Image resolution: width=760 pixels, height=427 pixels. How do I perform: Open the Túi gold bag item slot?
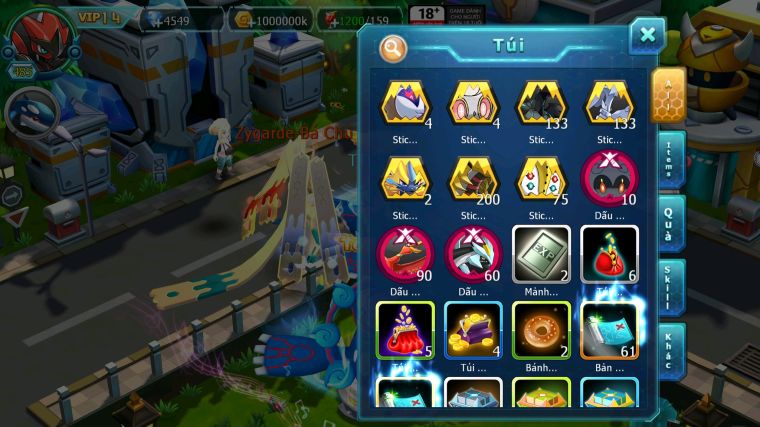473,328
